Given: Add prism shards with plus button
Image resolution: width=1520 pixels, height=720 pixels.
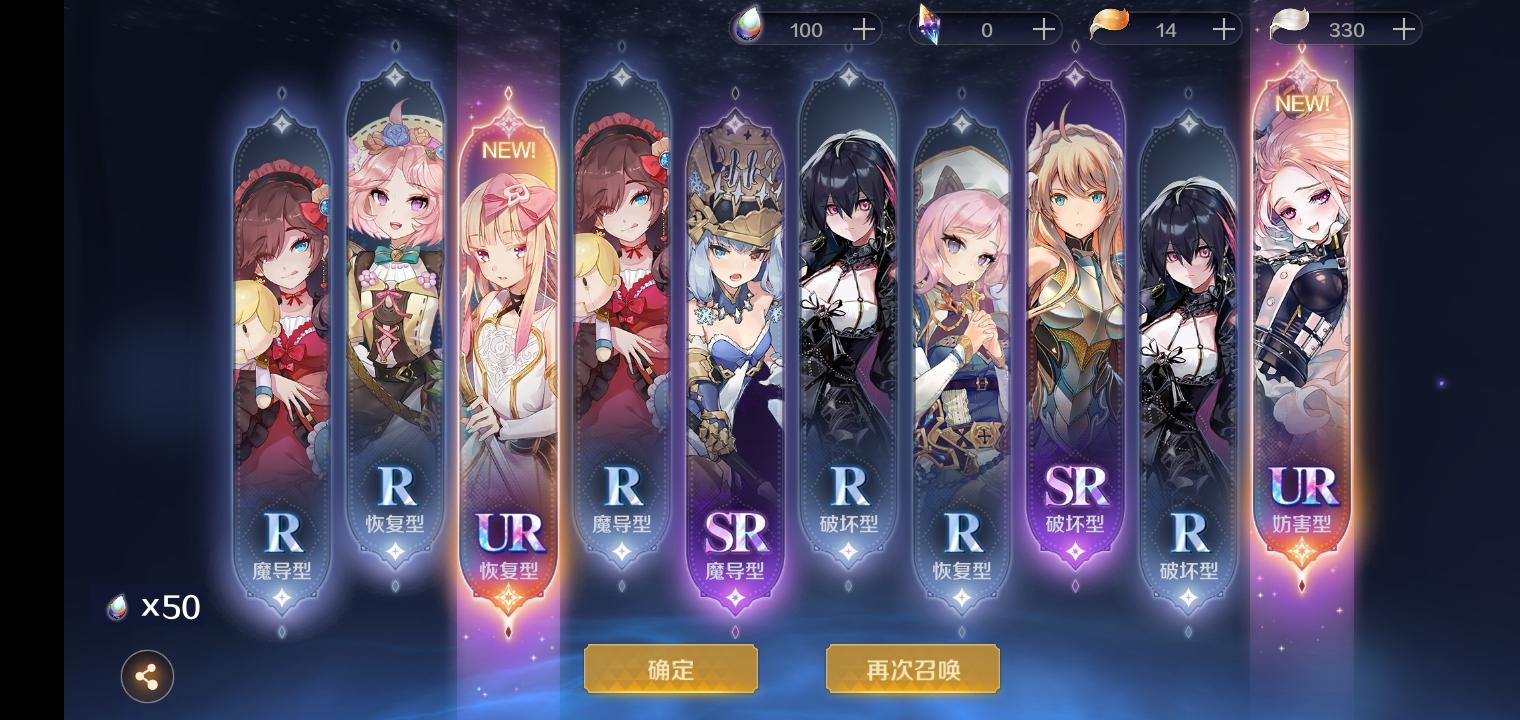Looking at the screenshot, I should pyautogui.click(x=1042, y=29).
